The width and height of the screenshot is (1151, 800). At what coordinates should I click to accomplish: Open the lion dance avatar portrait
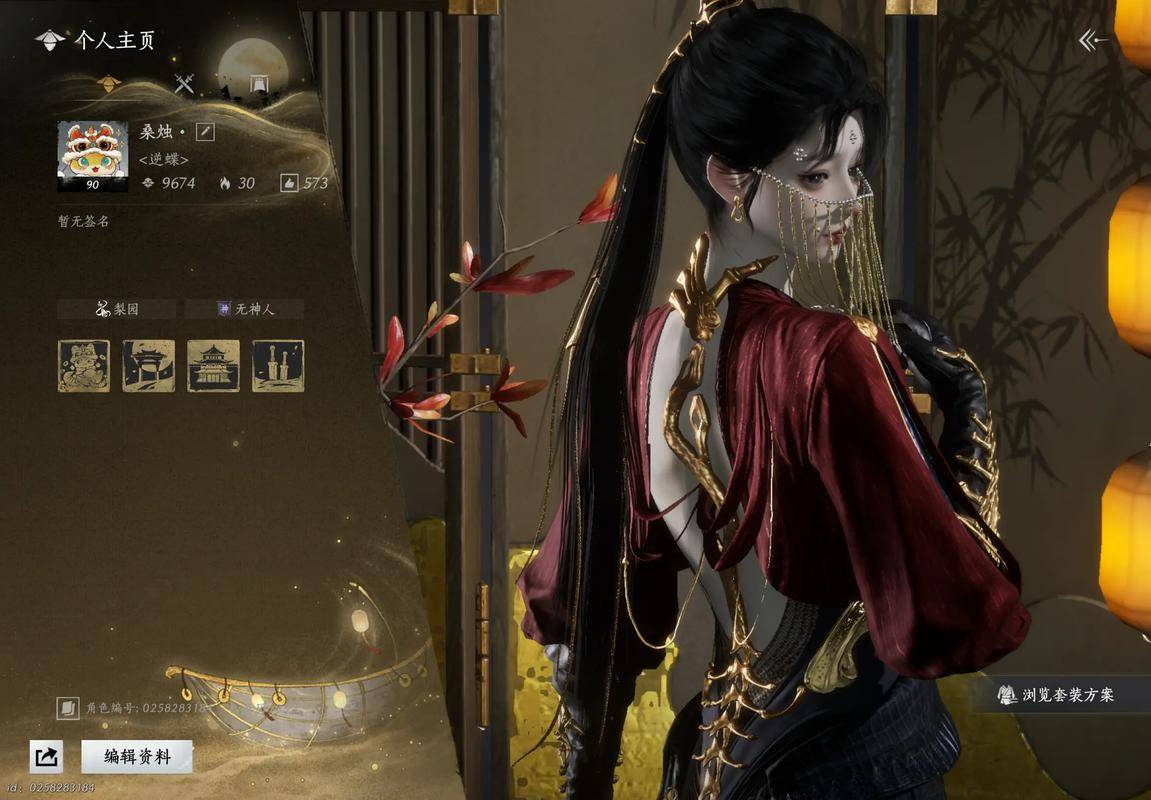92,156
